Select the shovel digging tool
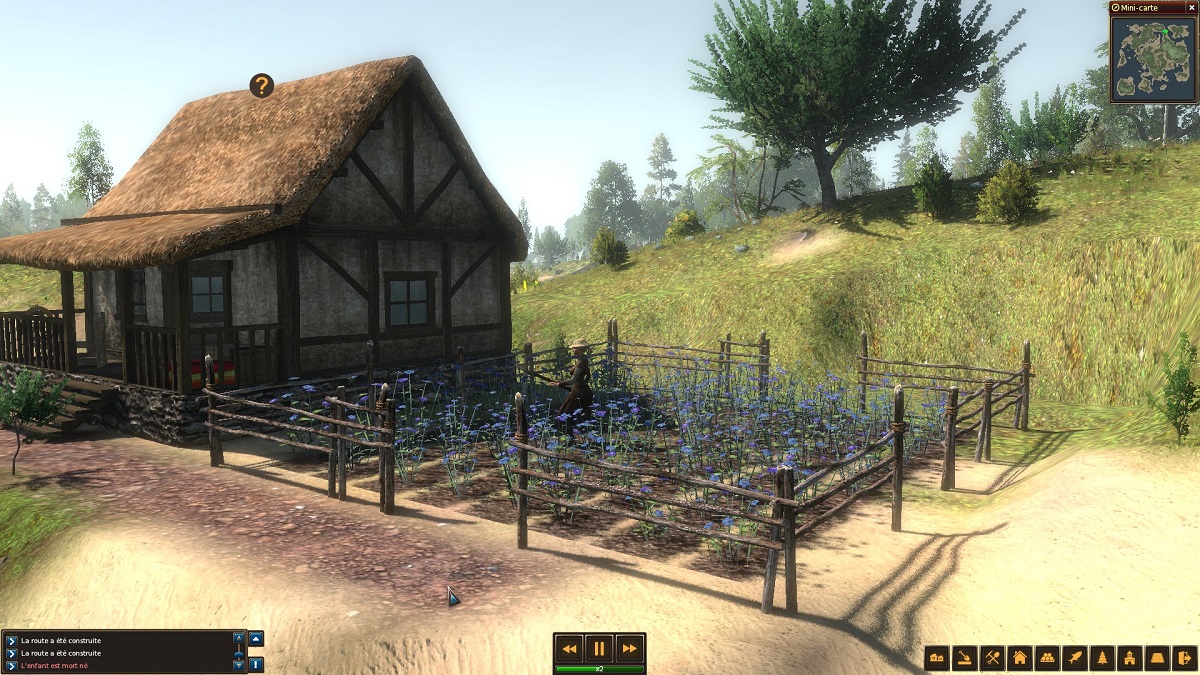This screenshot has height=675, width=1200. (x=964, y=657)
